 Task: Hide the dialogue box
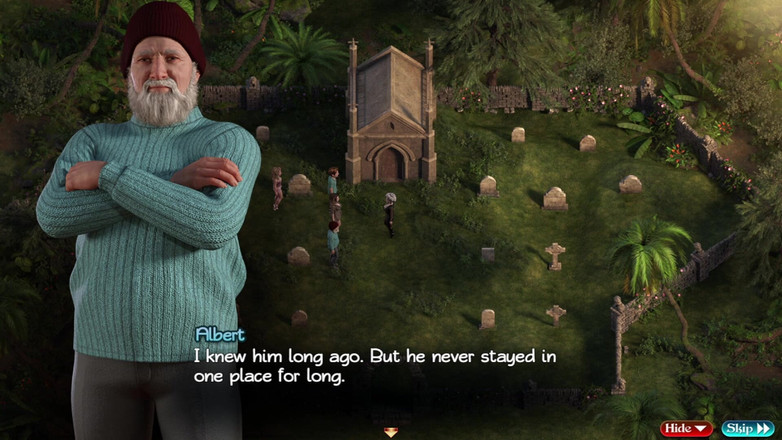(x=686, y=429)
